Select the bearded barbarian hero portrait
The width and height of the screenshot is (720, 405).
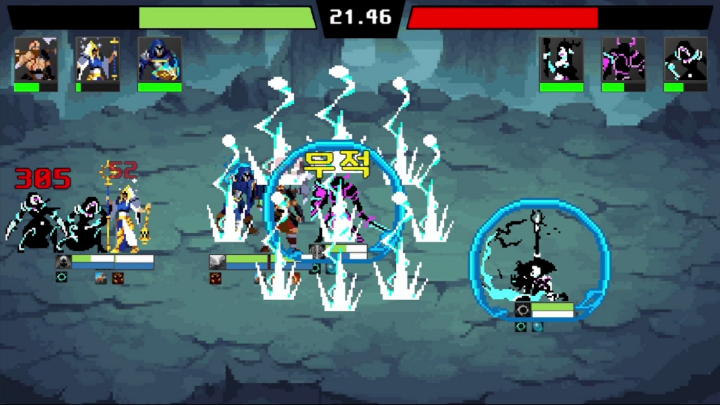pyautogui.click(x=35, y=59)
